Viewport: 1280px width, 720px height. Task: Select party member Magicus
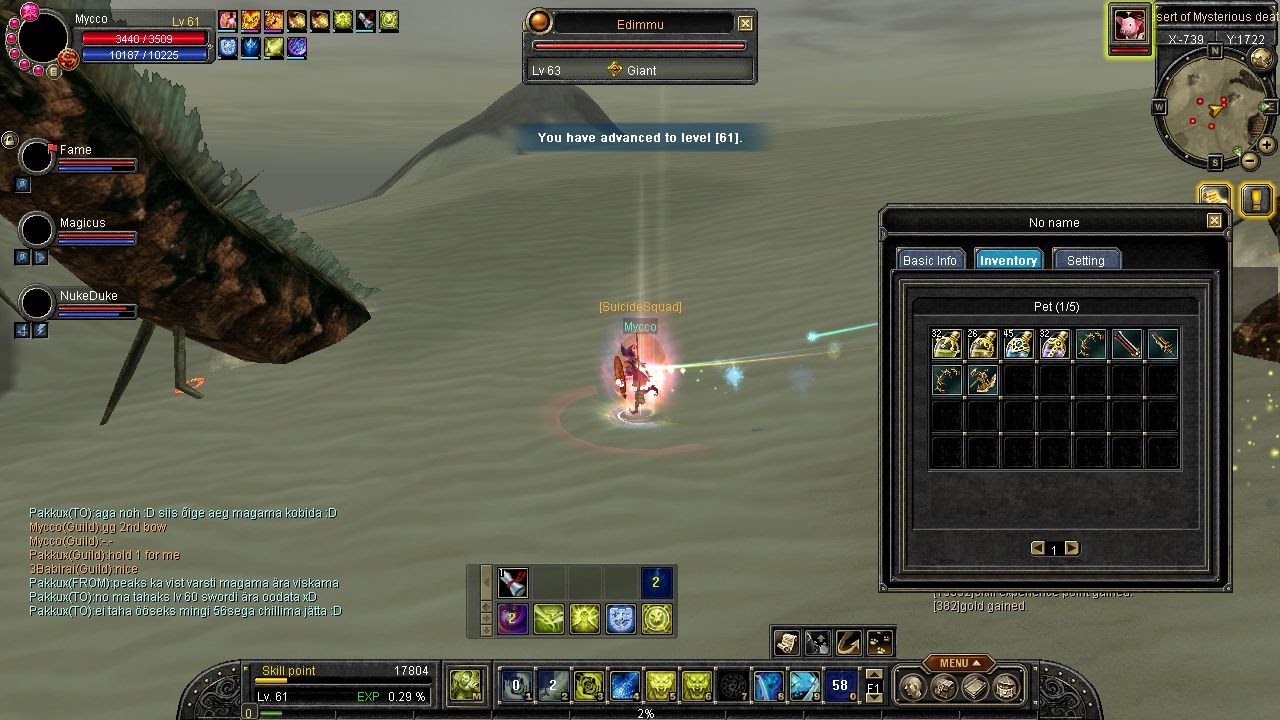(37, 231)
